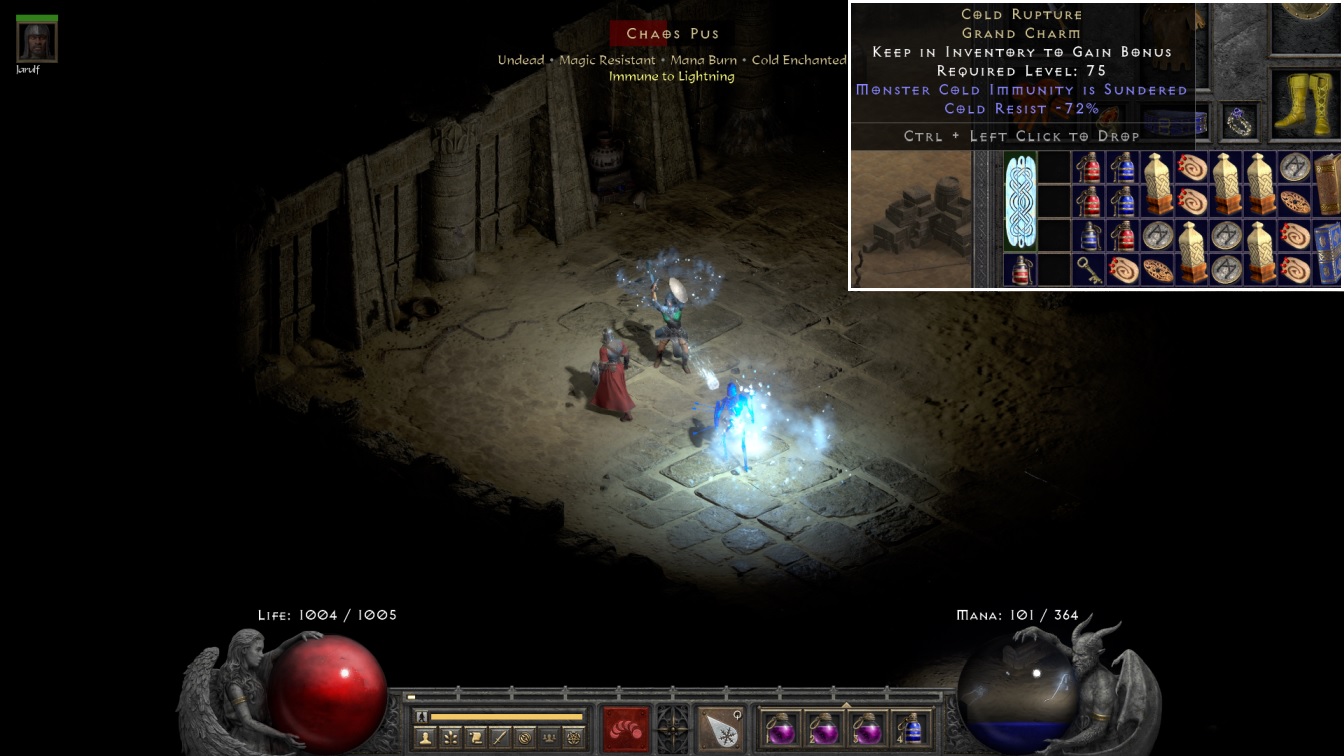
Task: Select the red left-click skill icon
Action: coord(625,729)
